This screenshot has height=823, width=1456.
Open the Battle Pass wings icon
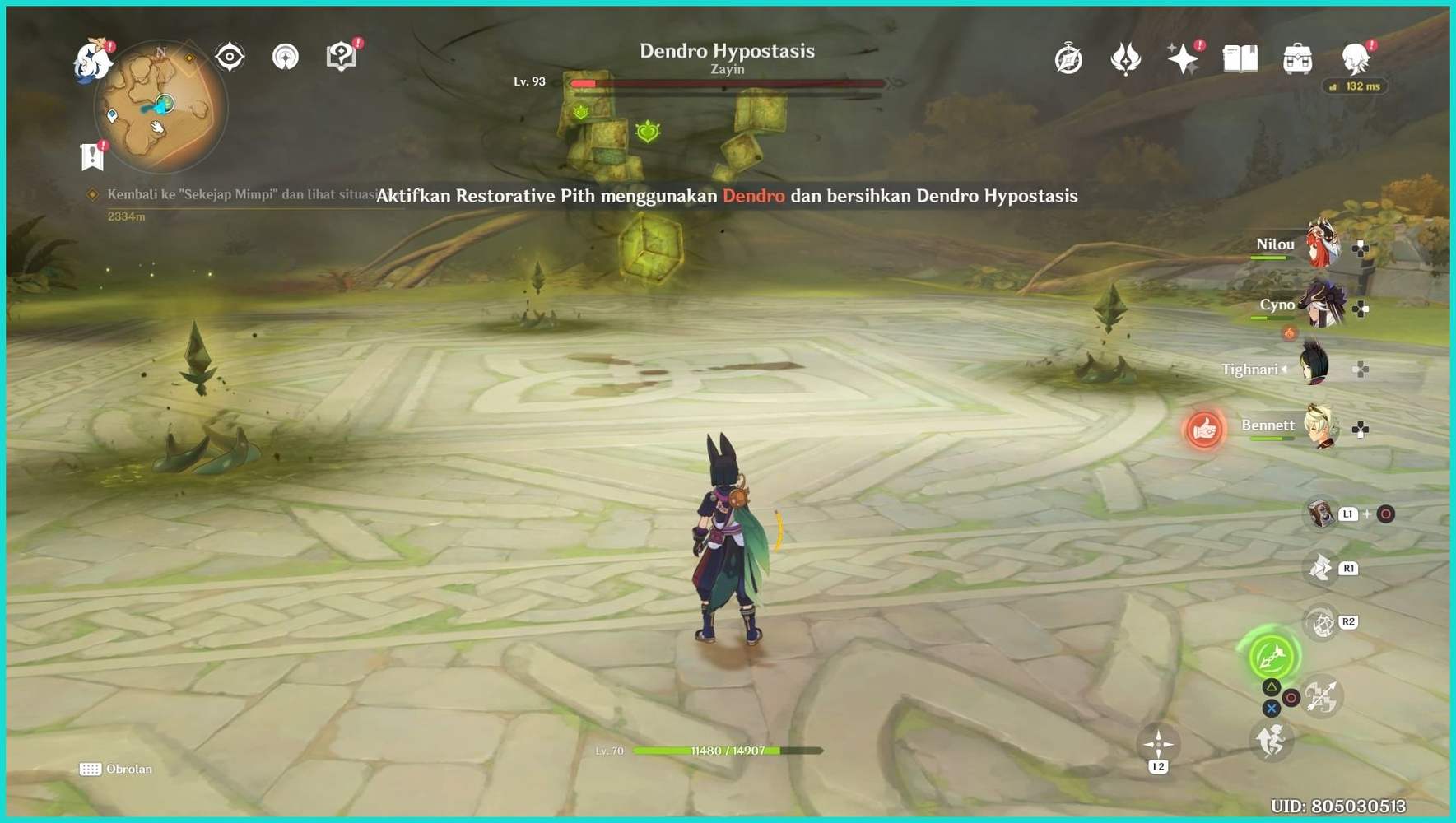click(1125, 56)
